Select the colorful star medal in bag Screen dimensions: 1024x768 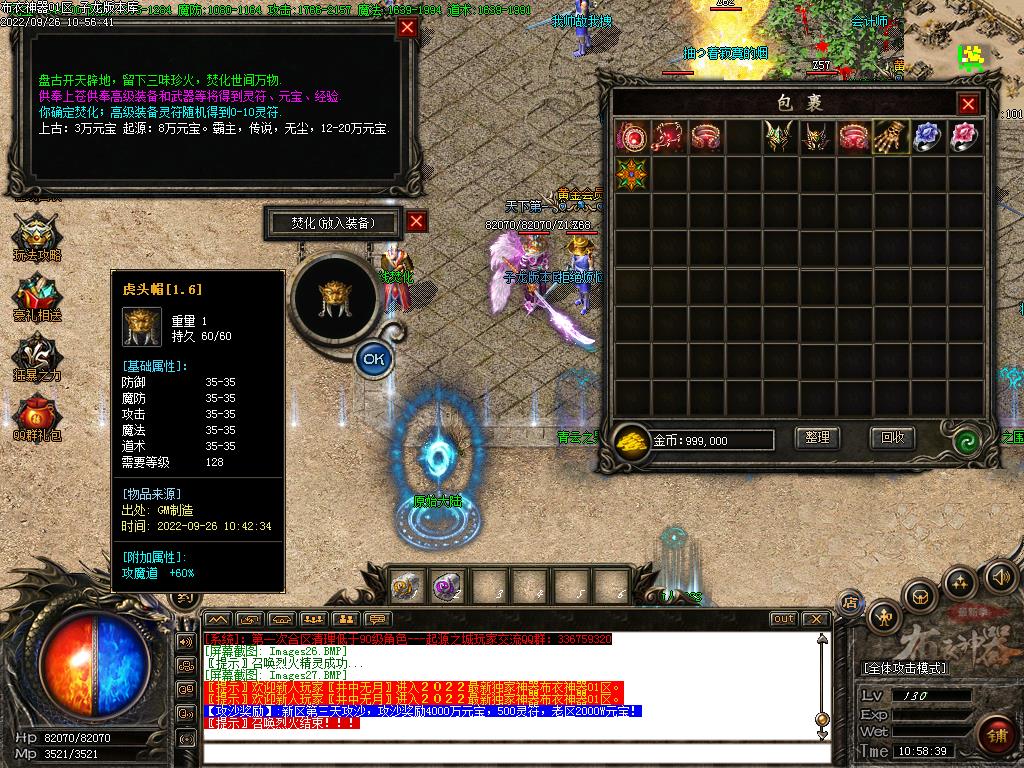click(x=632, y=174)
